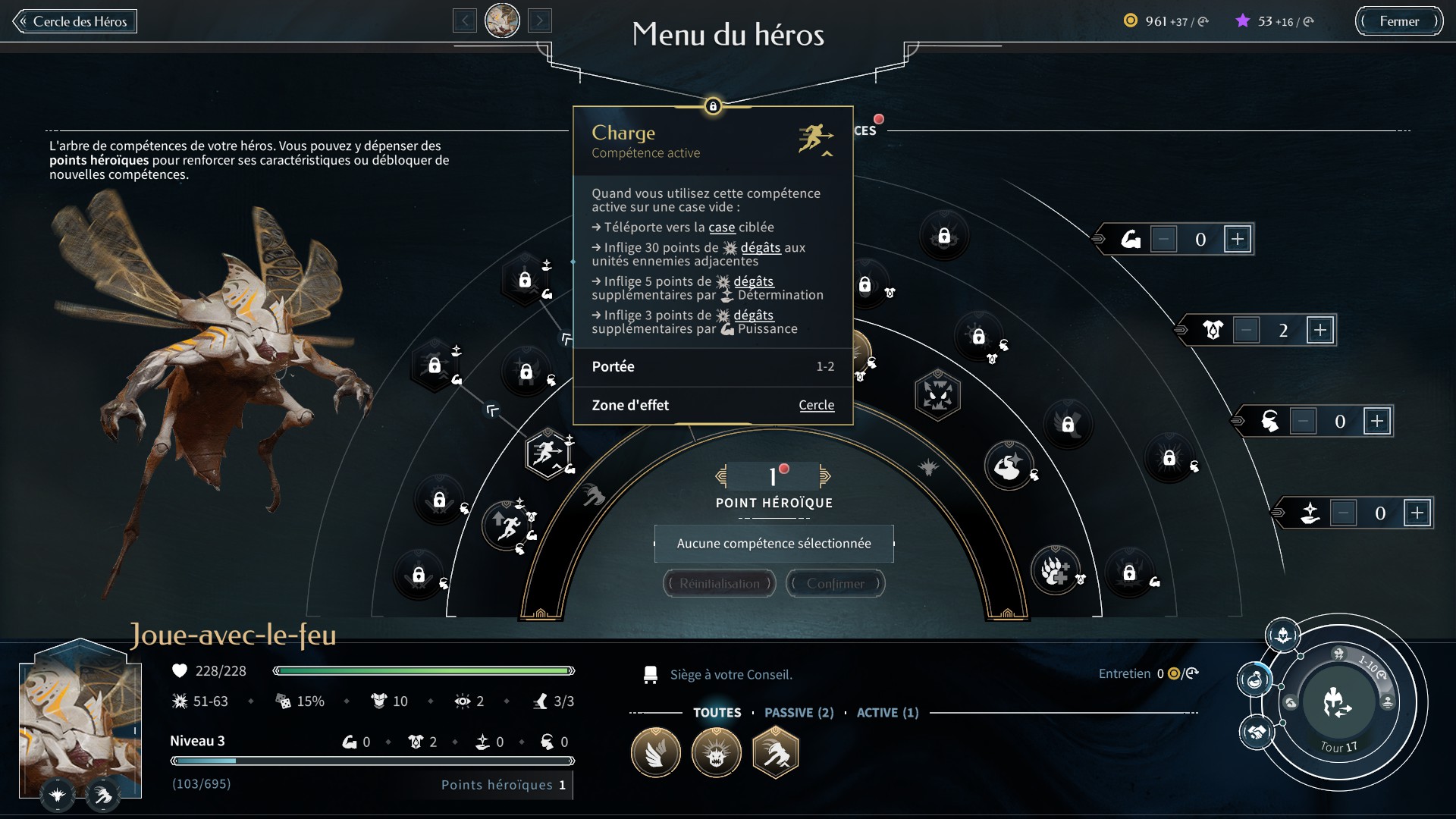
Task: Select the wing passive skill icon
Action: pyautogui.click(x=656, y=753)
